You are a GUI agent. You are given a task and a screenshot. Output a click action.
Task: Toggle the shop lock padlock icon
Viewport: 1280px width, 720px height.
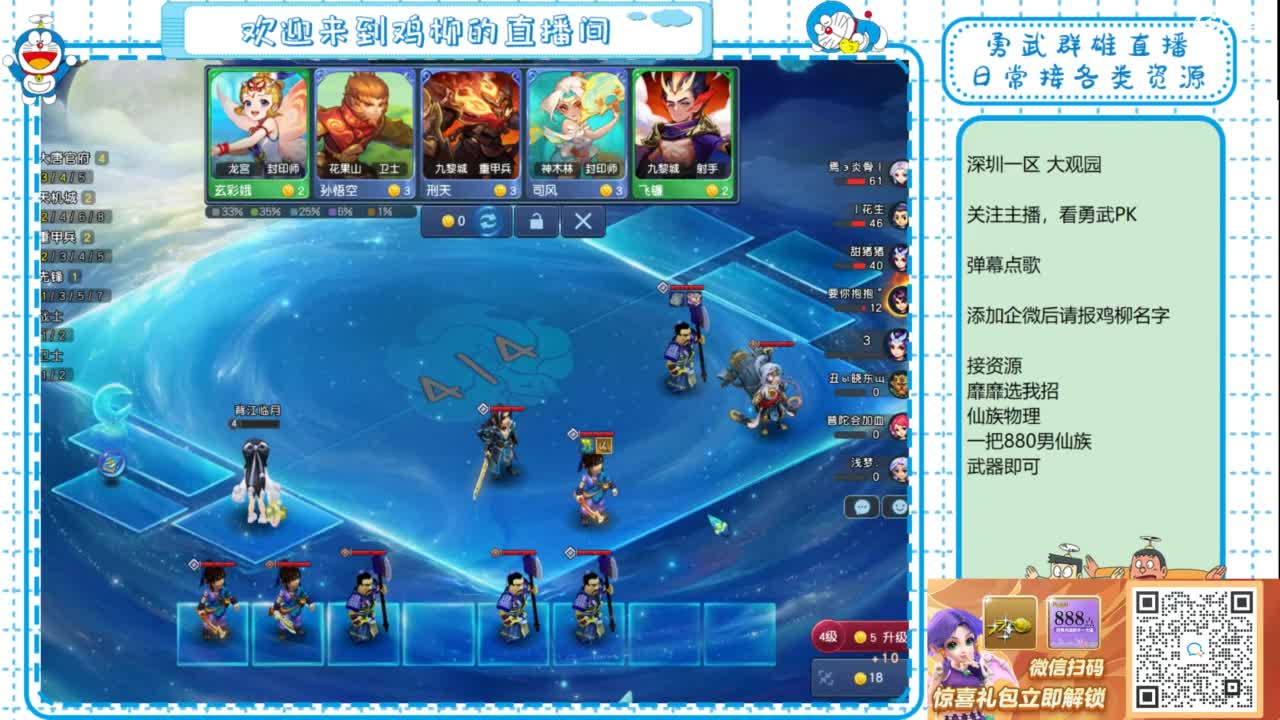[x=537, y=223]
